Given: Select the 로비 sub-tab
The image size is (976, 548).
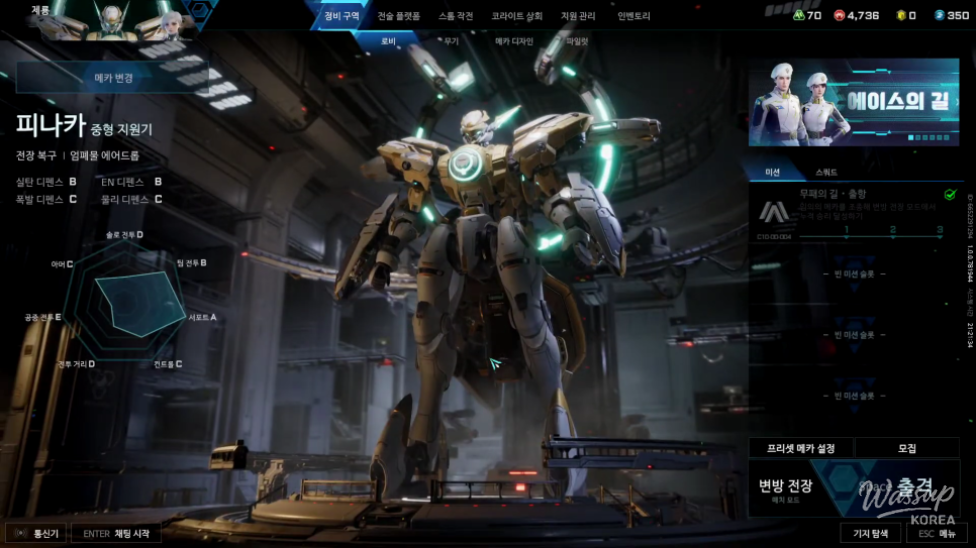Looking at the screenshot, I should 391,41.
